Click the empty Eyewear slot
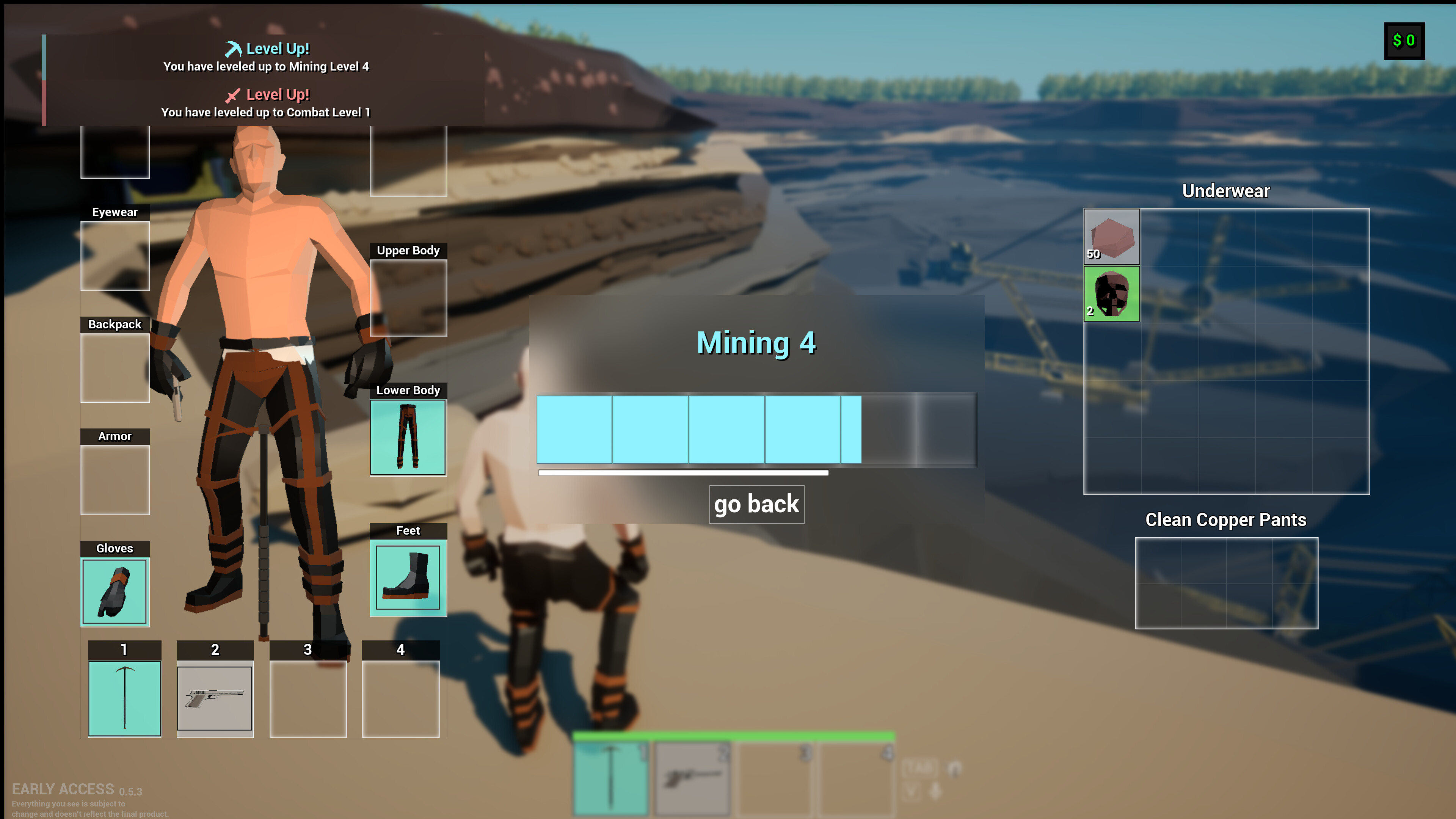Screen dimensions: 1456x819 coord(115,256)
